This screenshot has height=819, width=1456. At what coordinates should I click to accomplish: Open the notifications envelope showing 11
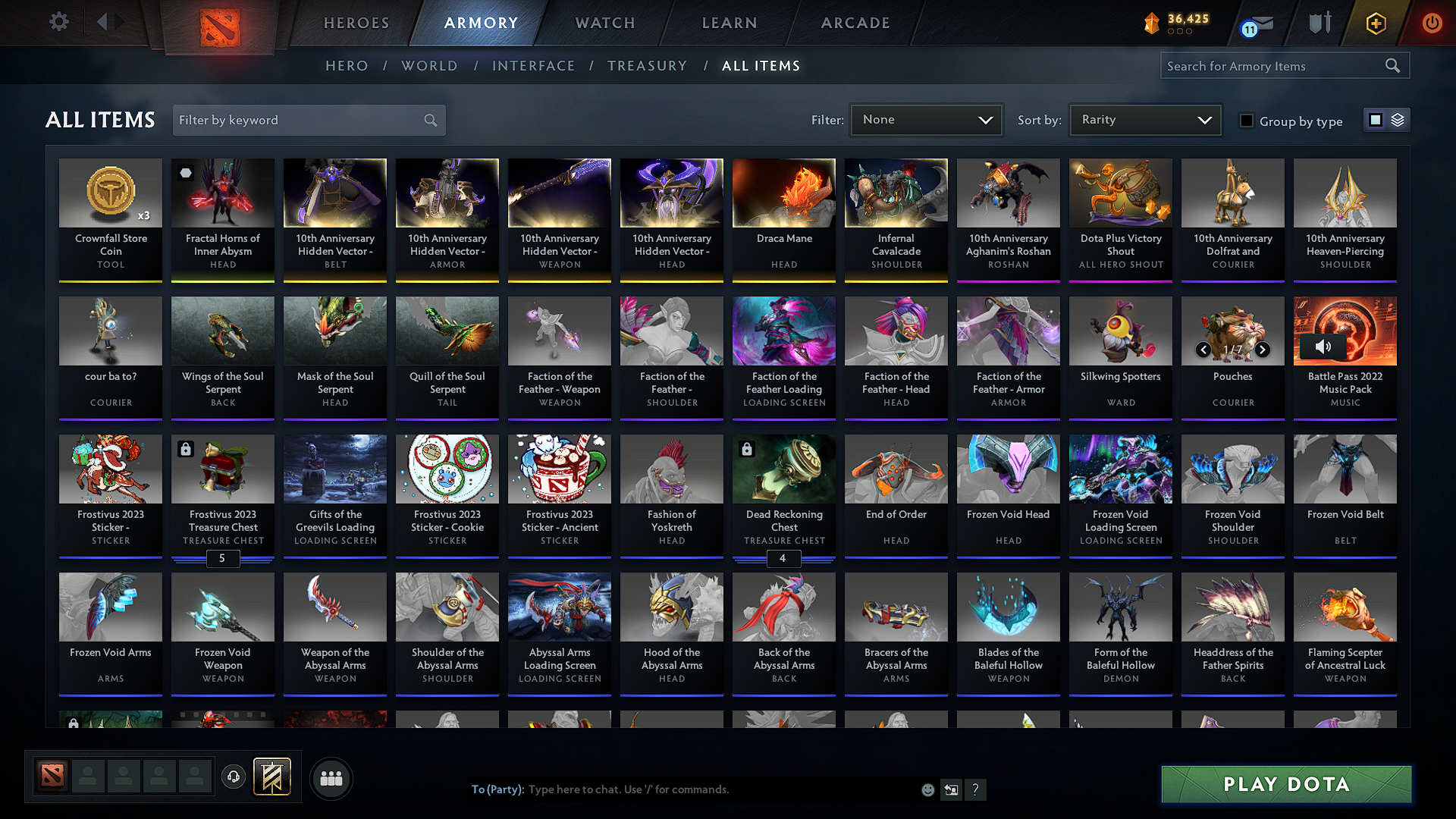[x=1253, y=23]
